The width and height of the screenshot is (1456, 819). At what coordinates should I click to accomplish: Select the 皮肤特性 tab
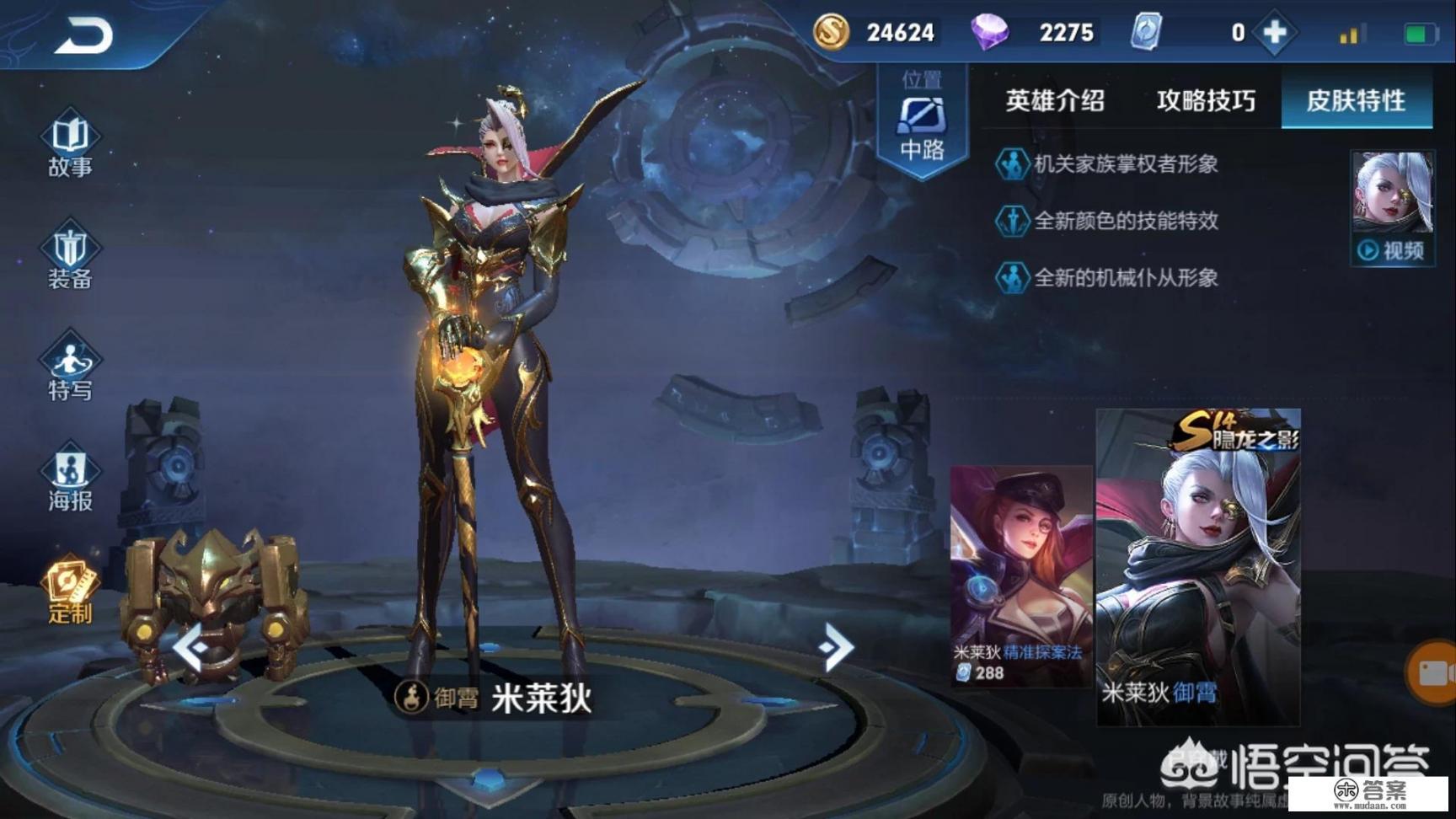click(1355, 101)
